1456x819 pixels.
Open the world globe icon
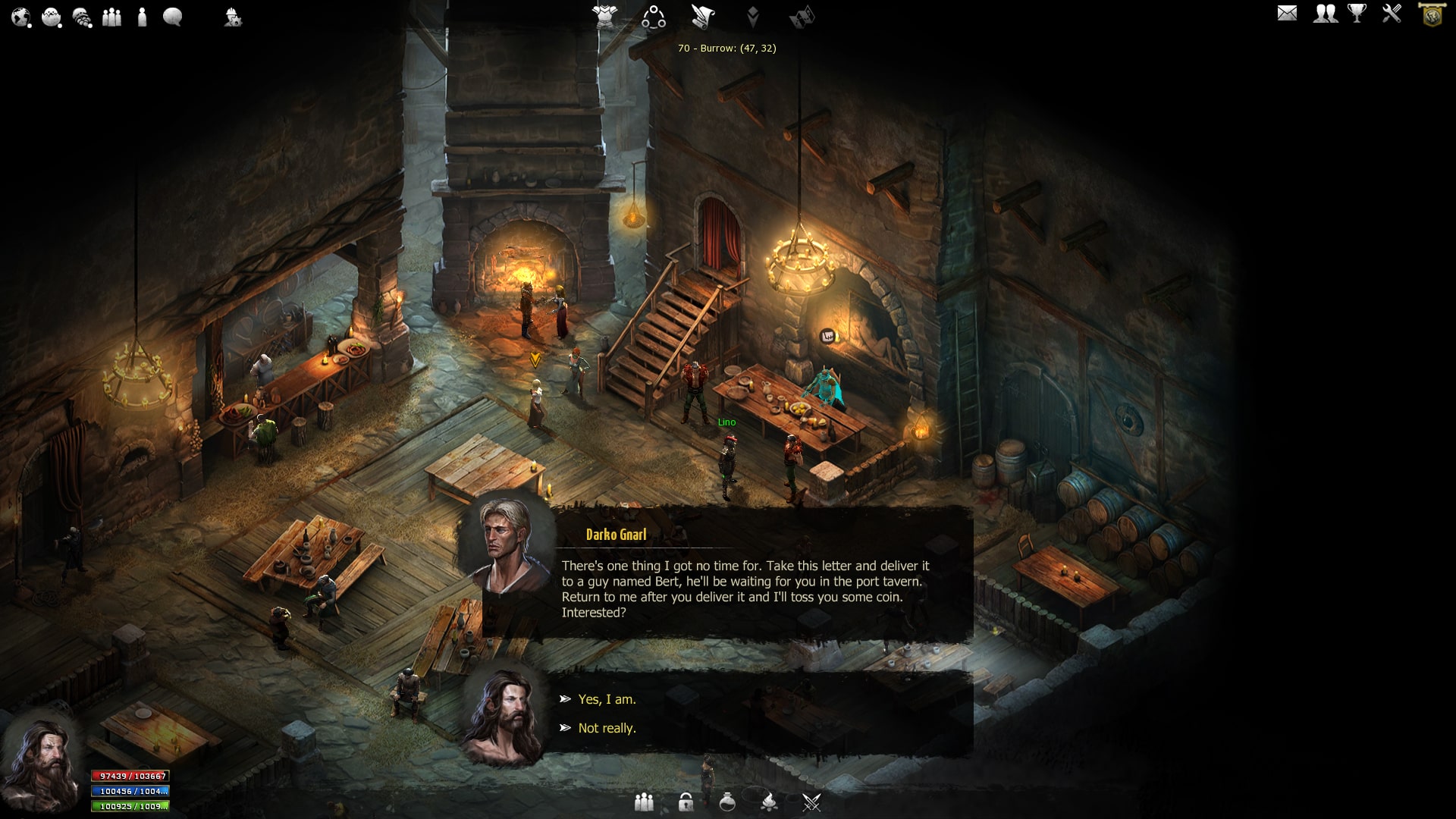coord(20,17)
